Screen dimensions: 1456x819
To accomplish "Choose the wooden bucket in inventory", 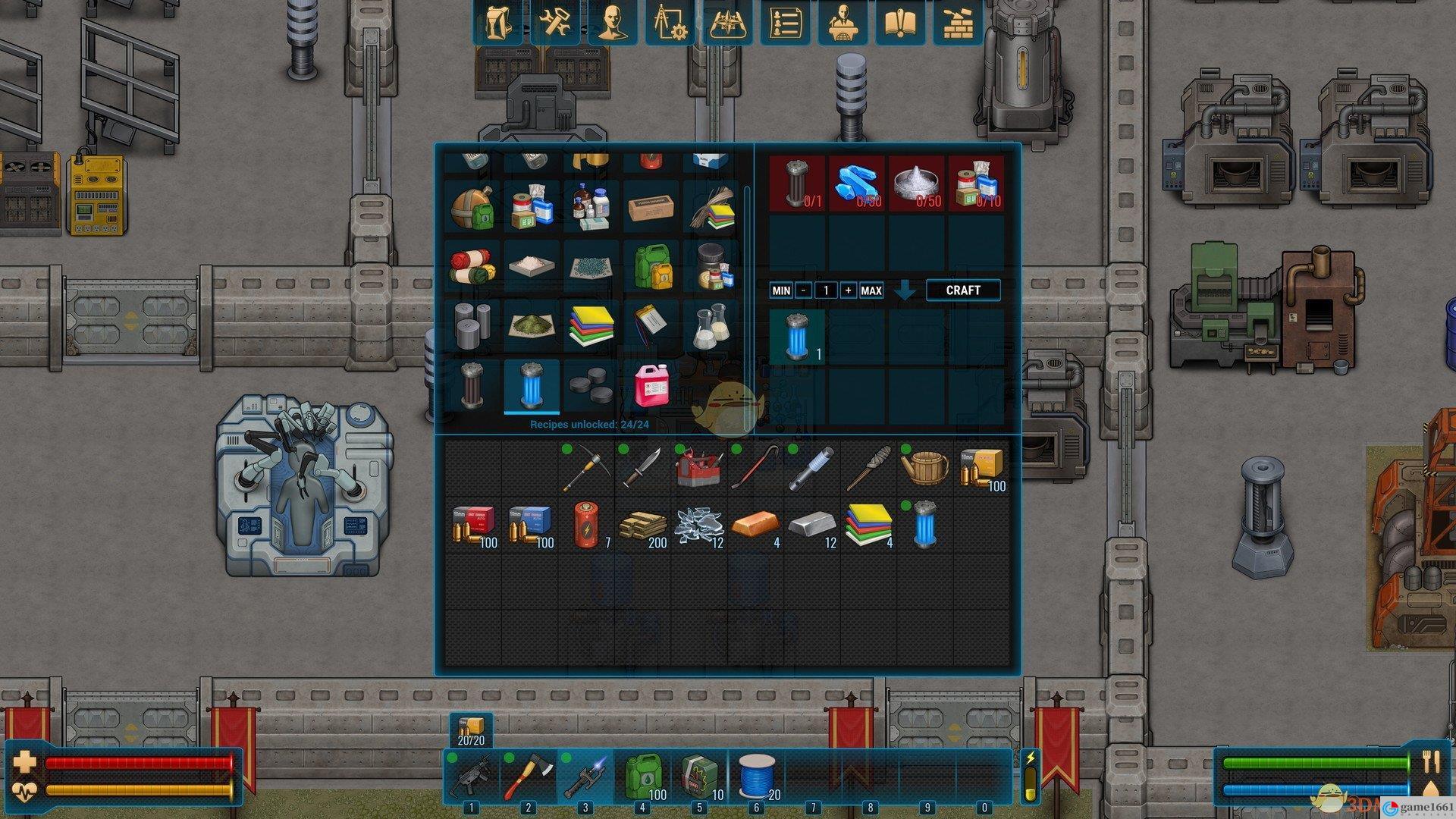I will [x=925, y=468].
